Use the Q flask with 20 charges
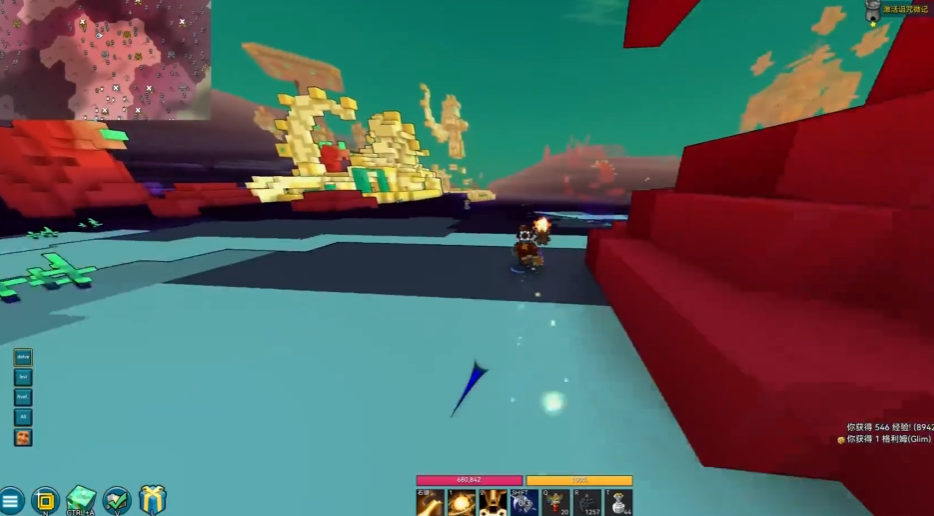This screenshot has height=516, width=934. click(556, 502)
